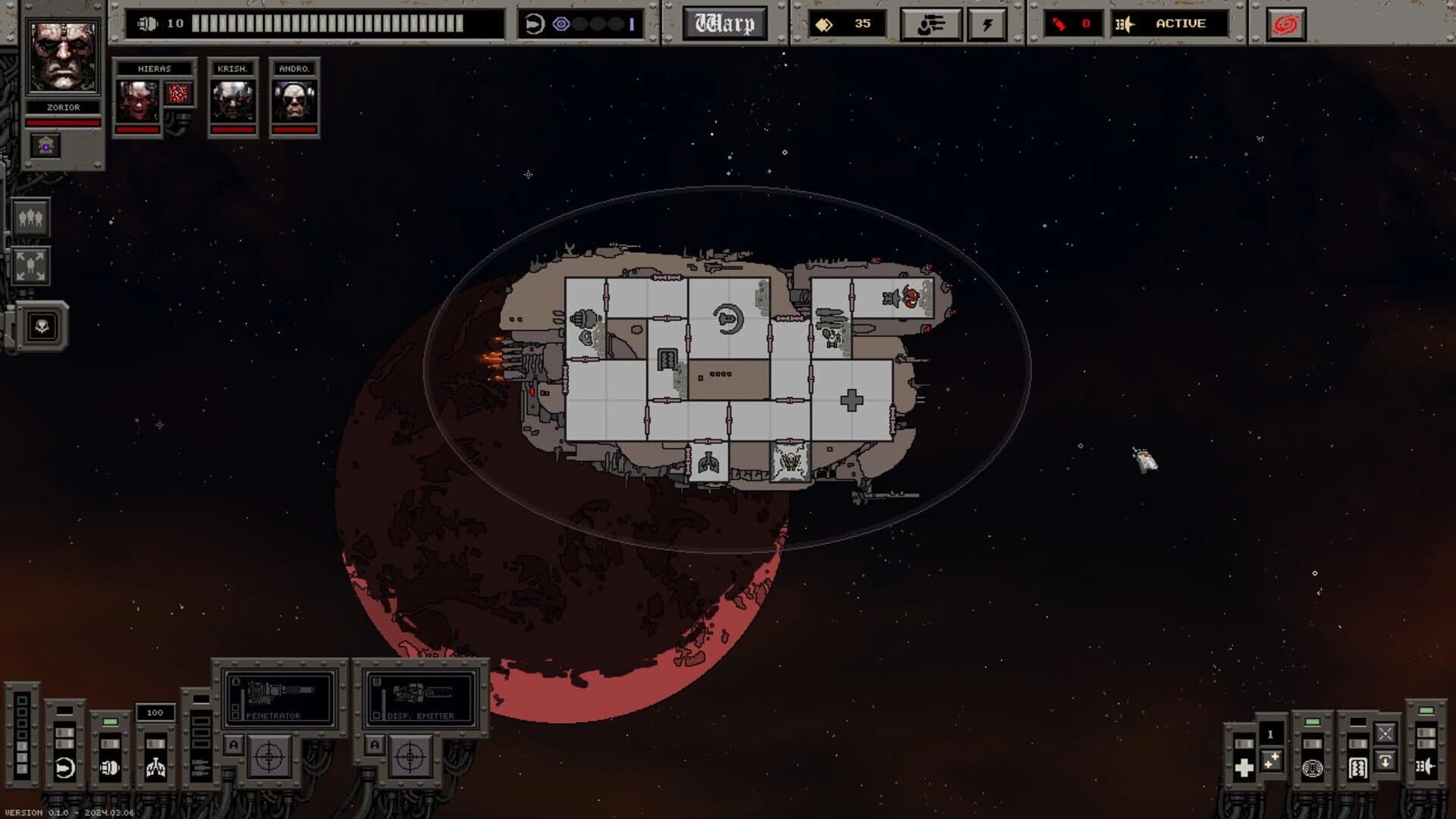Screen dimensions: 1456x819
Task: Click the expand-arrows icon below the crew icon
Action: (x=29, y=265)
